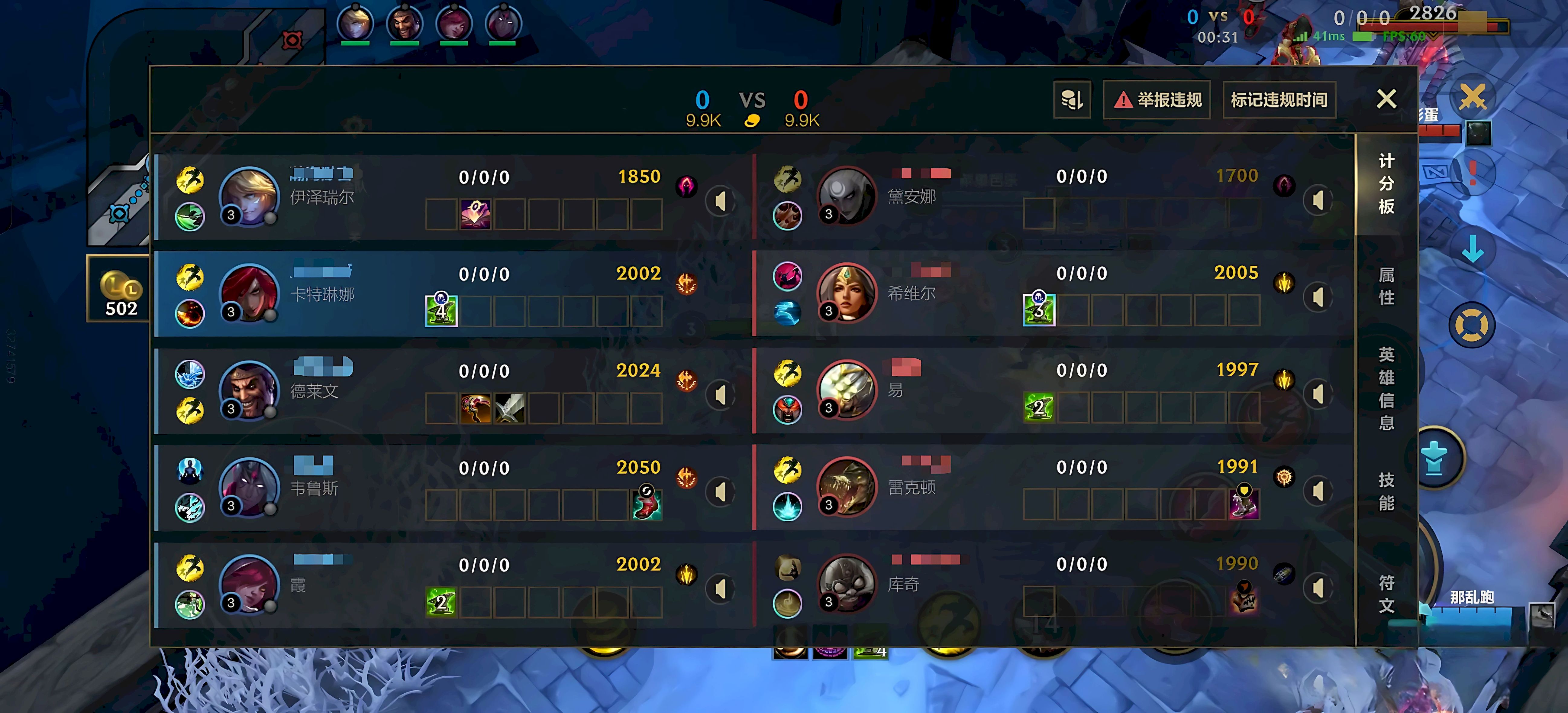Mute the 伊泽瑞尔 player
This screenshot has width=1568, height=713.
pyautogui.click(x=720, y=202)
